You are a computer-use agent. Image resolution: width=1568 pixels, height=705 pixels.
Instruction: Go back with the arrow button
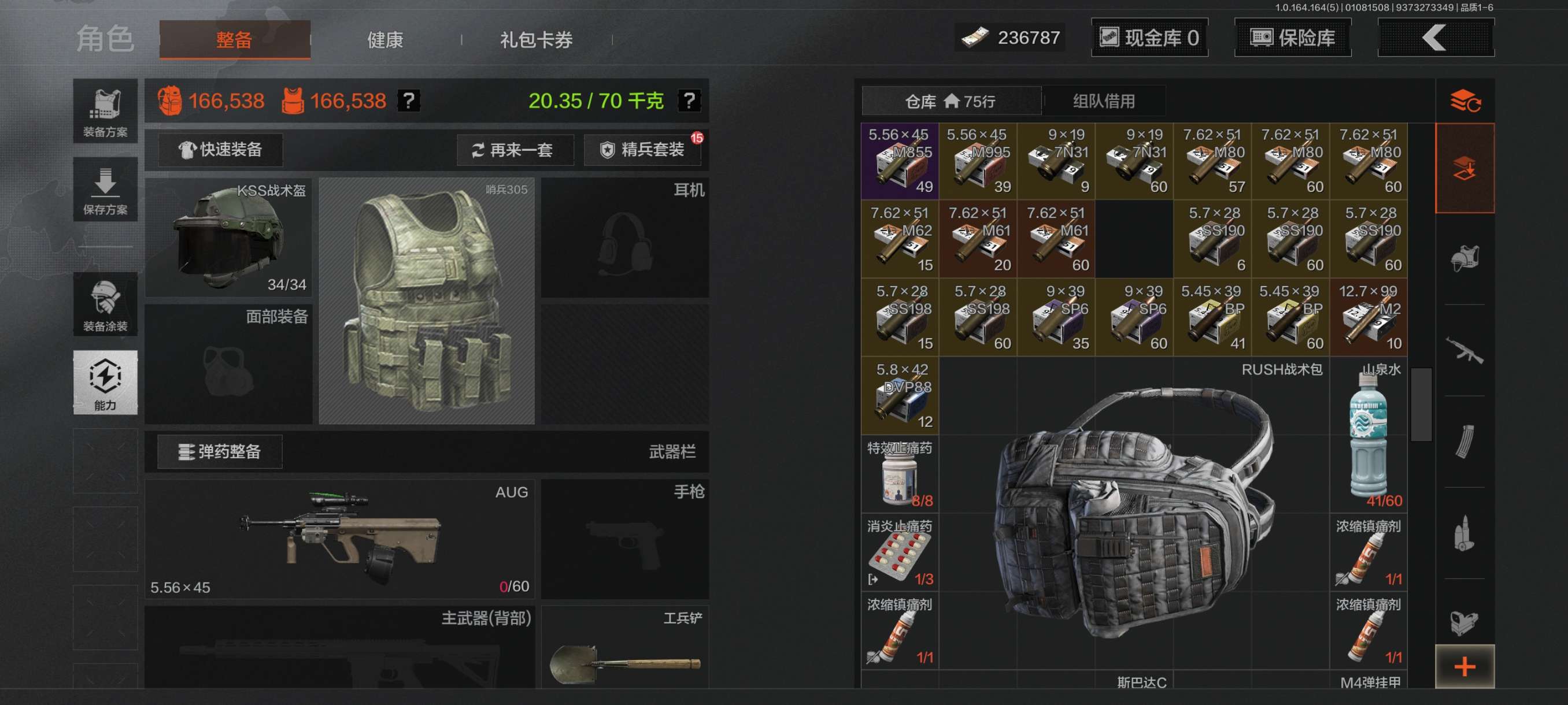(x=1434, y=38)
